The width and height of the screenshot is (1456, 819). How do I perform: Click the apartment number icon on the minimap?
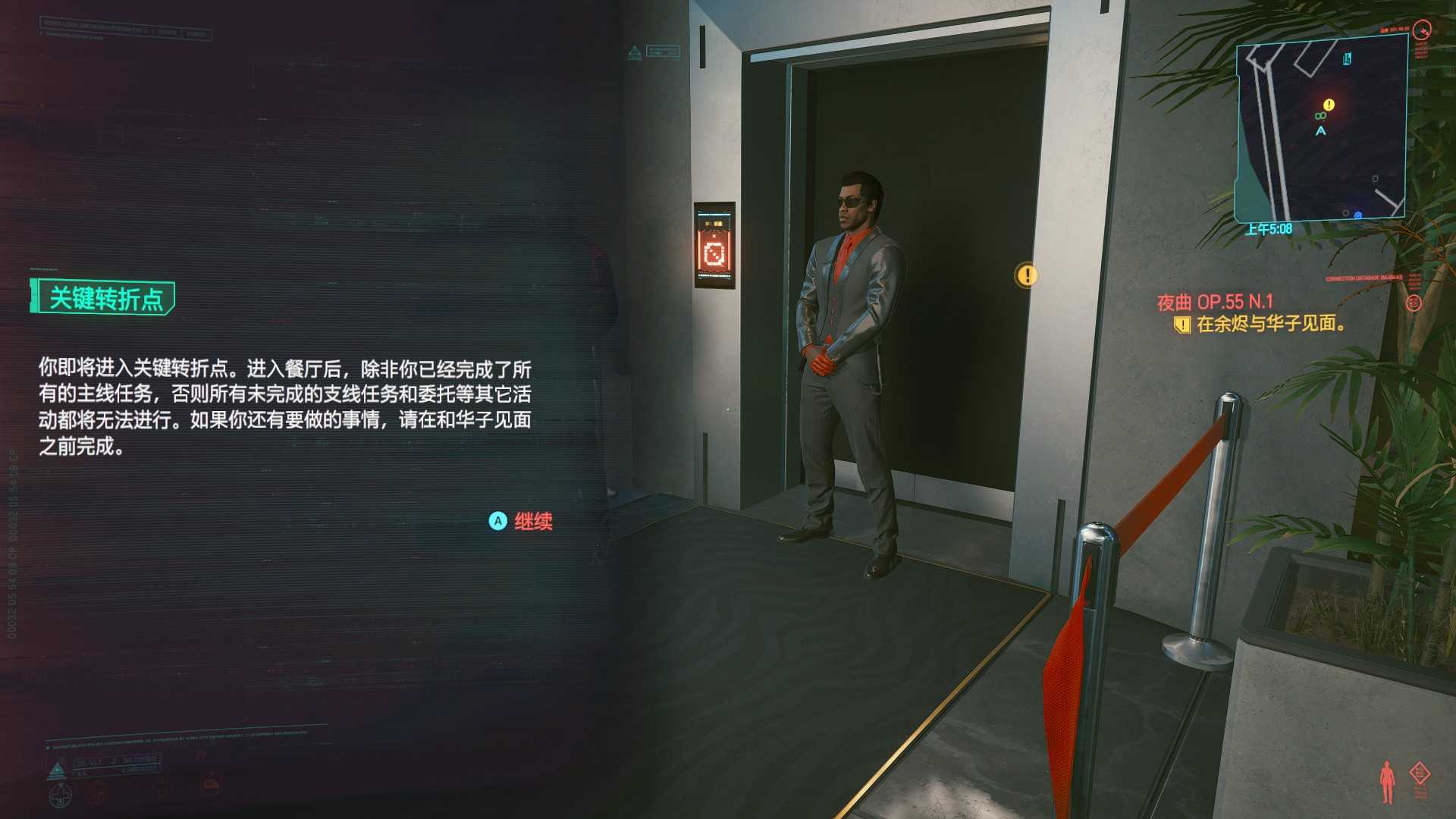1346,58
